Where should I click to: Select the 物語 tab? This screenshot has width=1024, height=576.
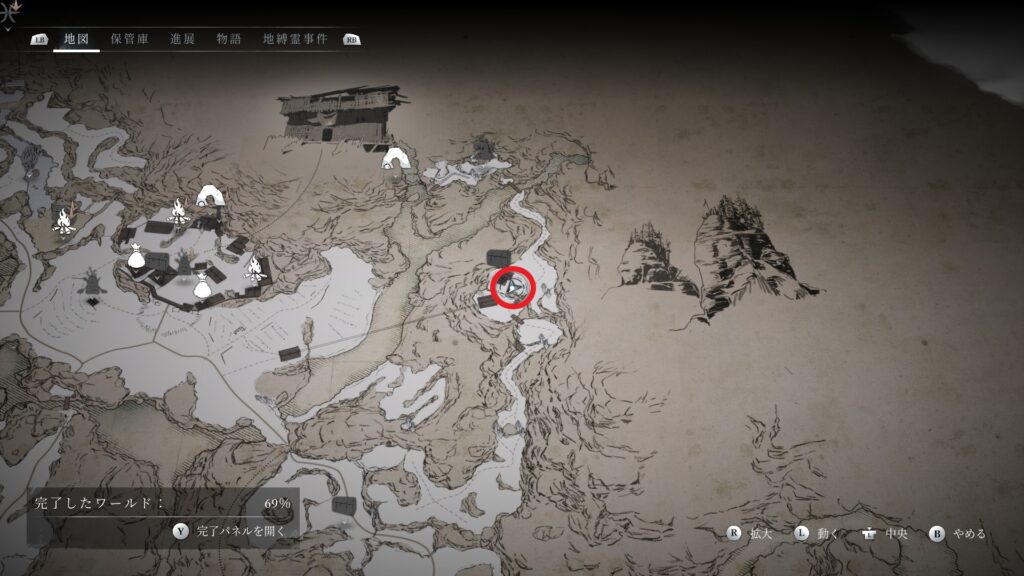click(229, 39)
